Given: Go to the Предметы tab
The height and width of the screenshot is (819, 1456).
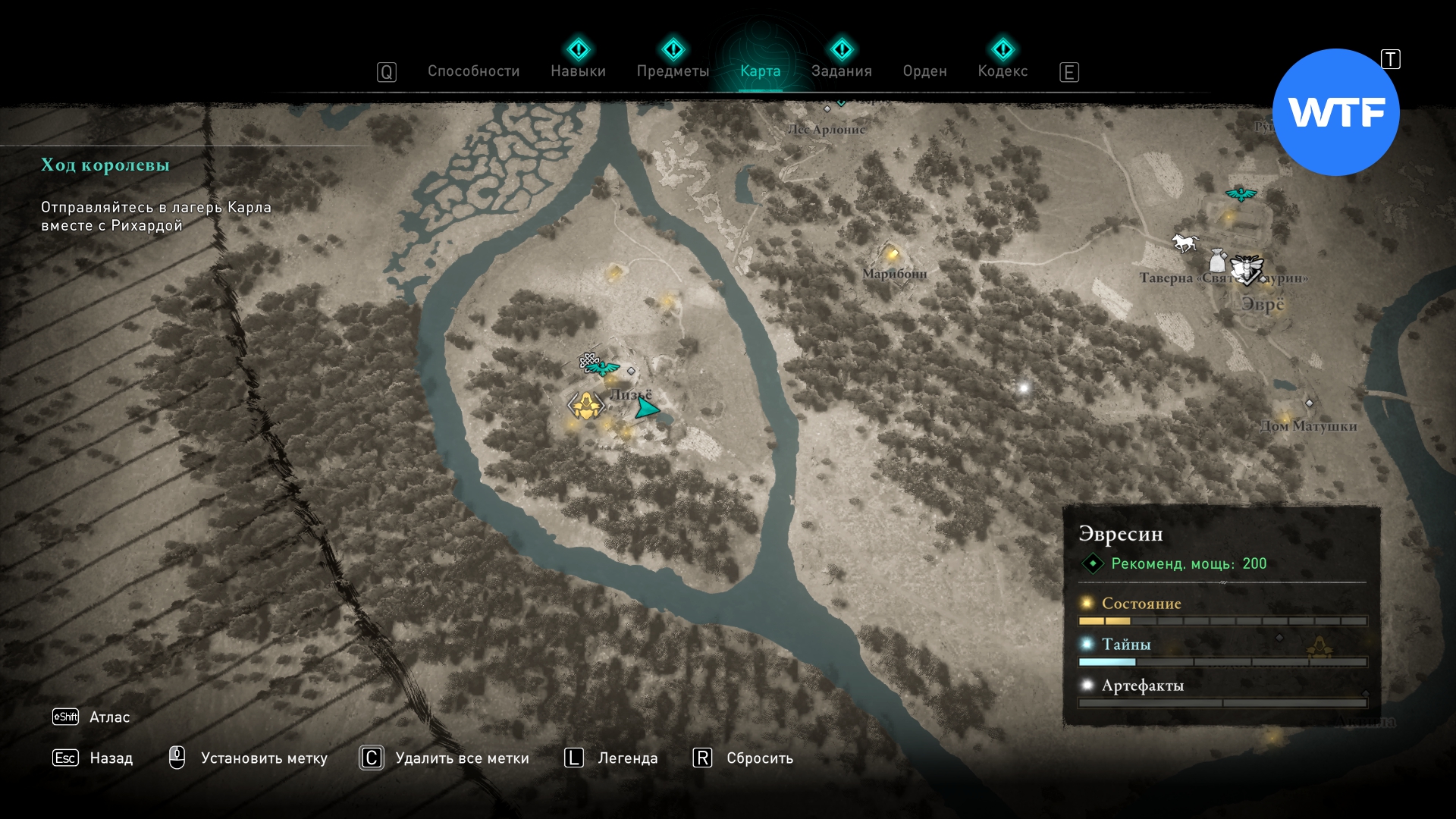Looking at the screenshot, I should pyautogui.click(x=673, y=71).
